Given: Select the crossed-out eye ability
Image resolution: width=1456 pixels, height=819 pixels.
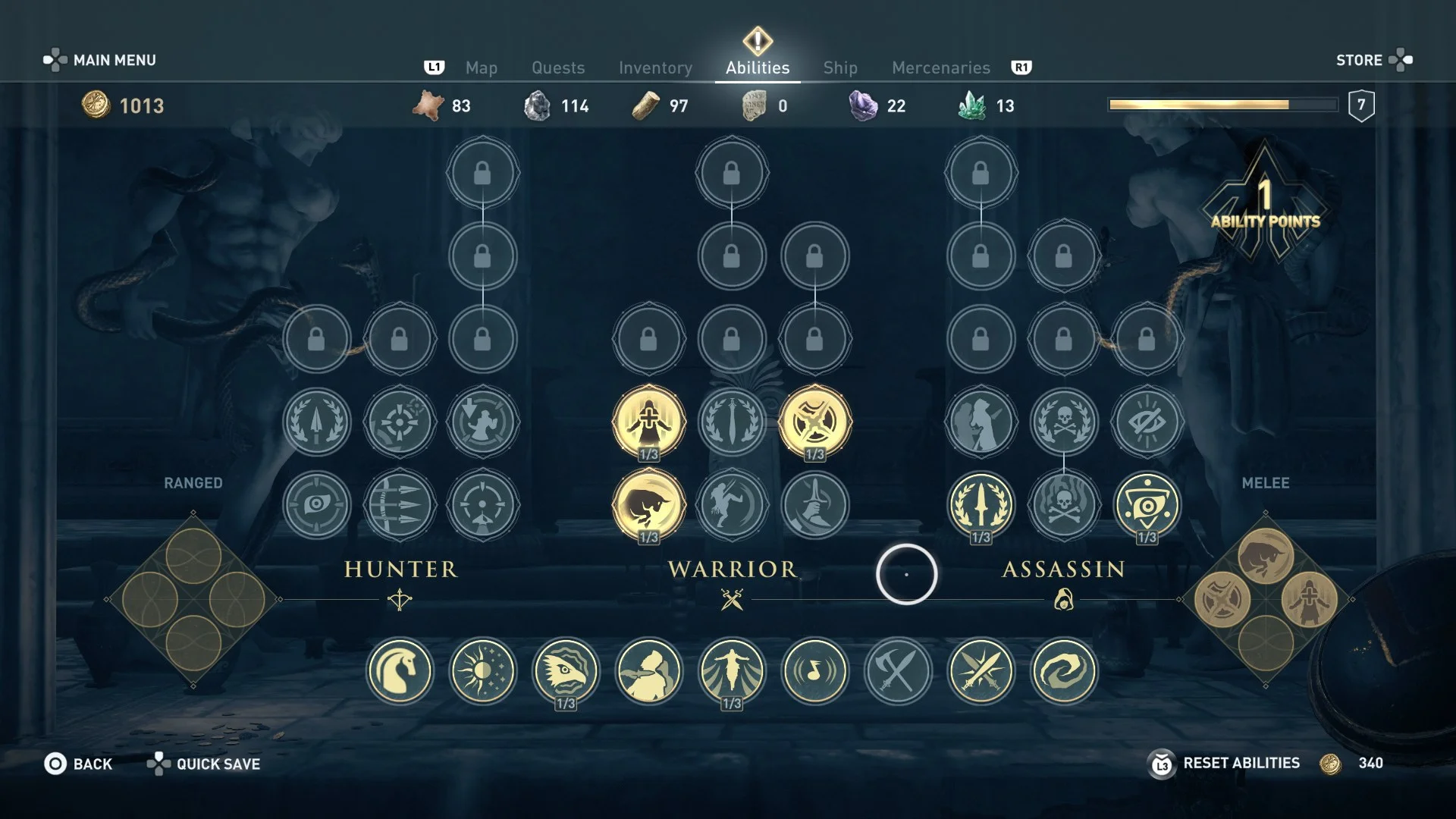Looking at the screenshot, I should pos(1147,422).
